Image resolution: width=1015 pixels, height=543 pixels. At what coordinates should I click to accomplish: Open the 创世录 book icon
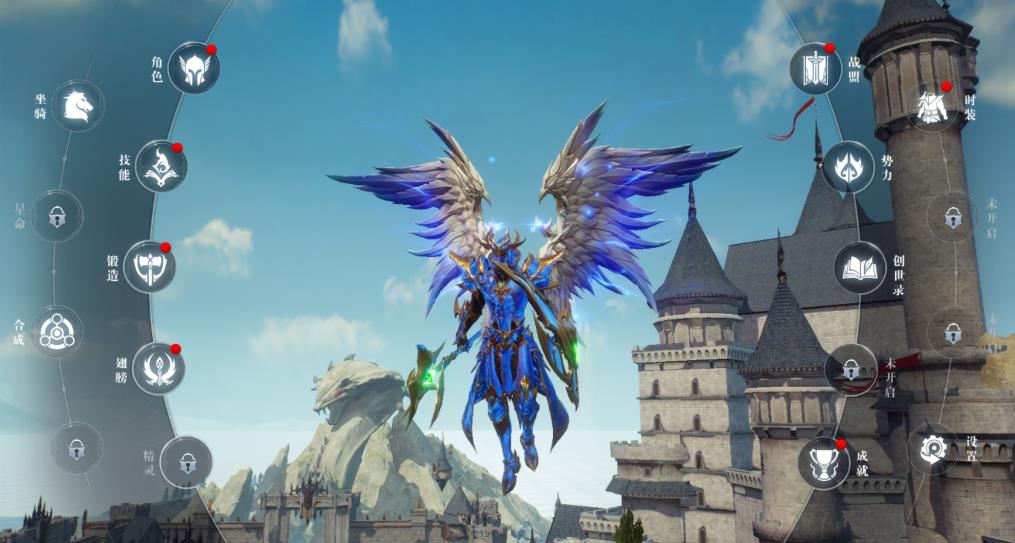860,267
